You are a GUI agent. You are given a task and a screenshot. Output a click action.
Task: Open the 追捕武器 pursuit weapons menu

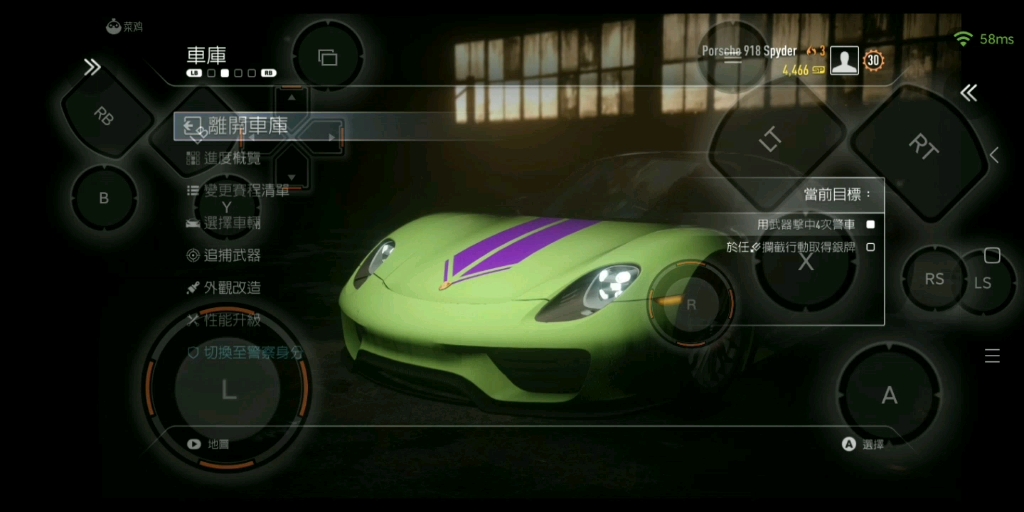pos(232,255)
